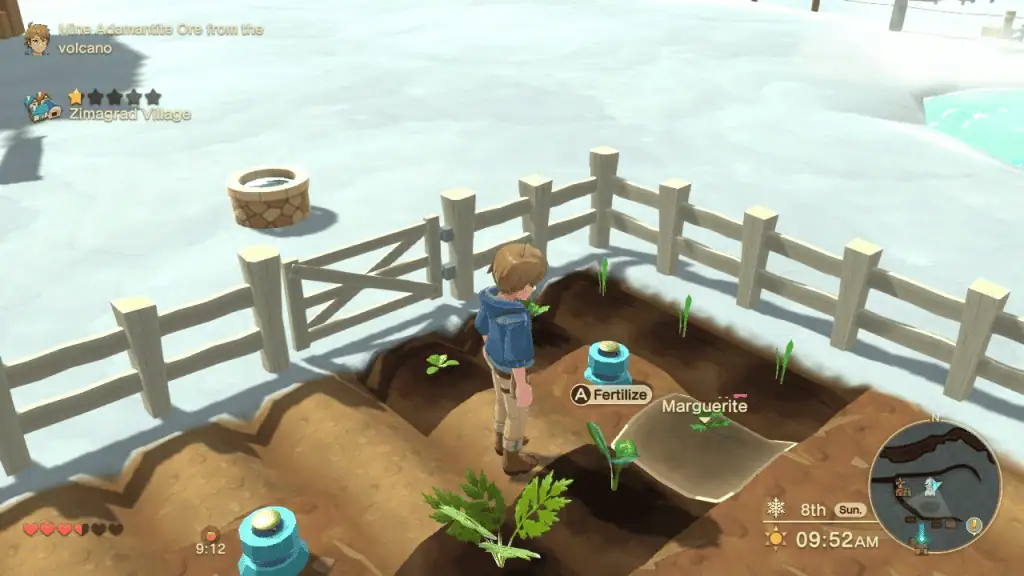The image size is (1024, 576).
Task: Click the Fertilize action prompt label
Action: click(x=620, y=394)
